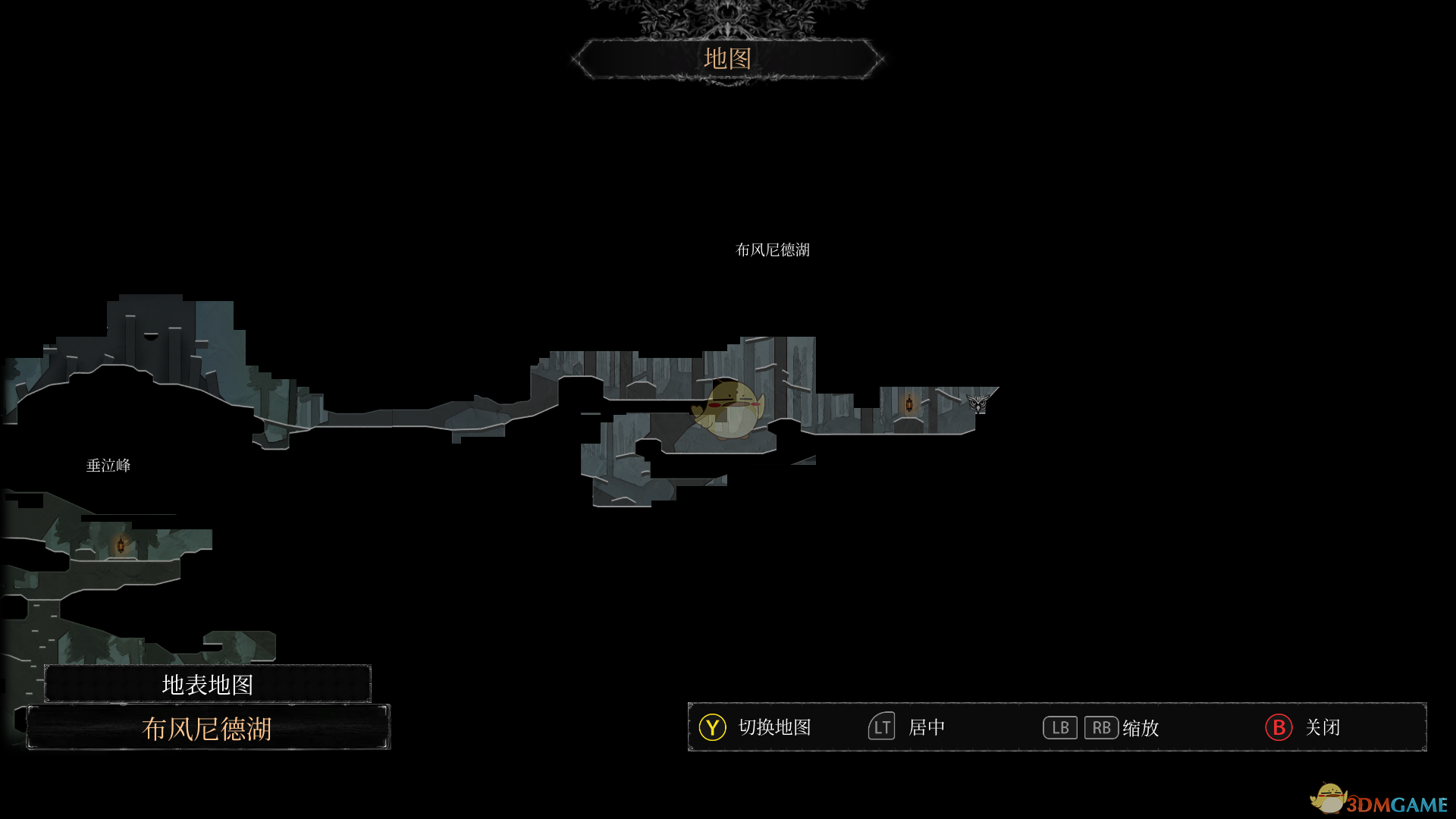Select the 布风尼德湖 map entry
Screen dimensions: 1456x819
pos(207,728)
